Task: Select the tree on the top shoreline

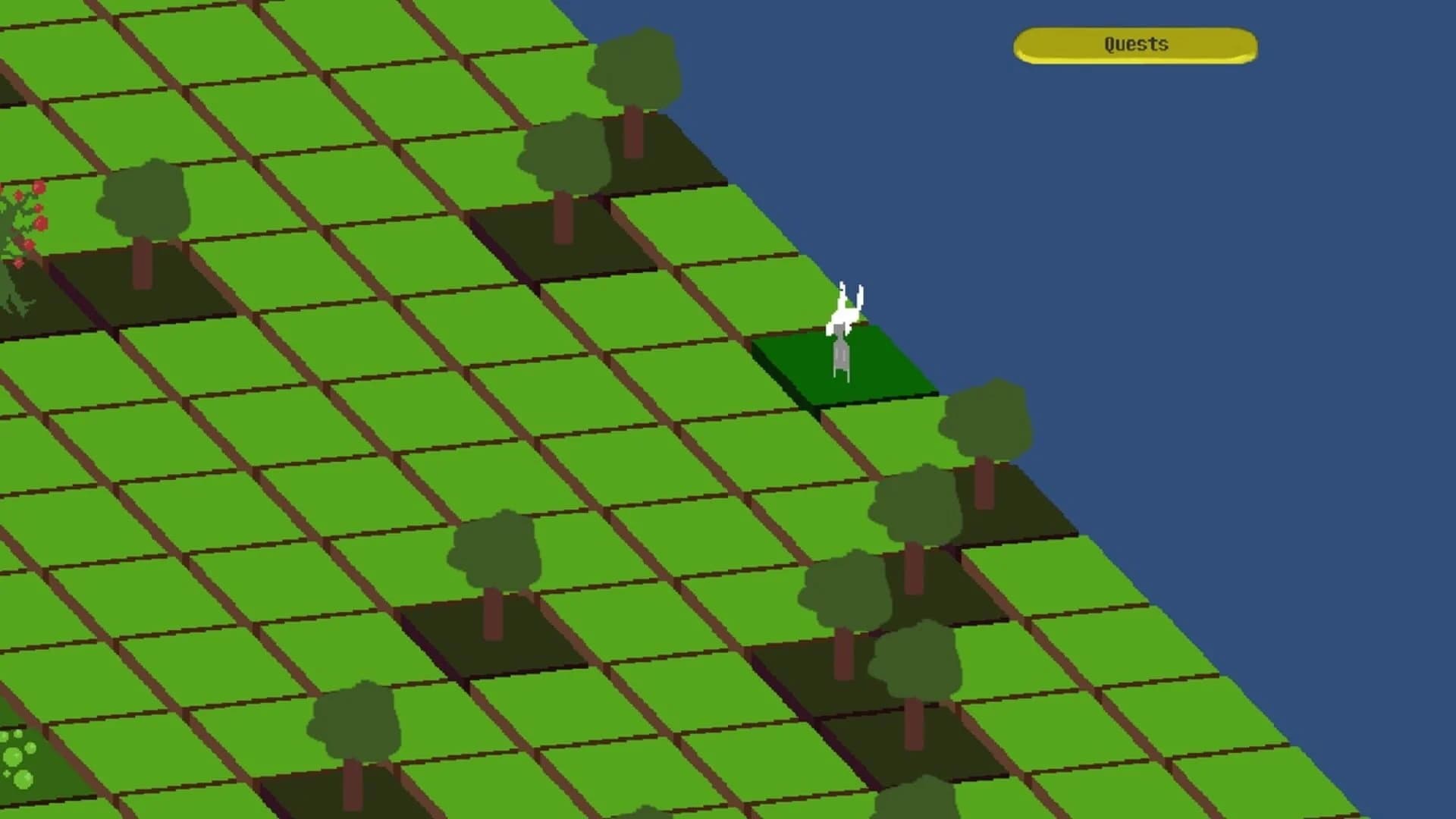Action: tap(637, 68)
